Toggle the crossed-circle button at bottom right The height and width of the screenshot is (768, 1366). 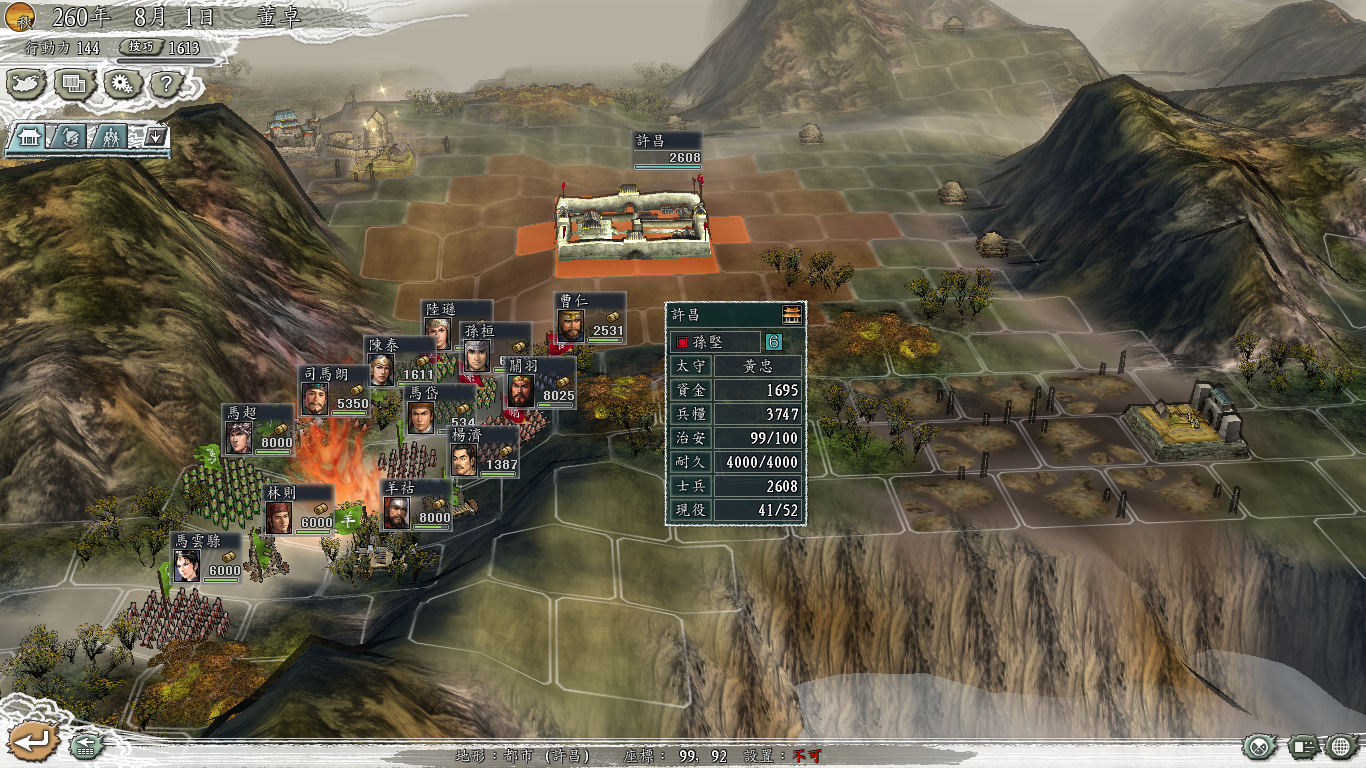(x=1260, y=746)
